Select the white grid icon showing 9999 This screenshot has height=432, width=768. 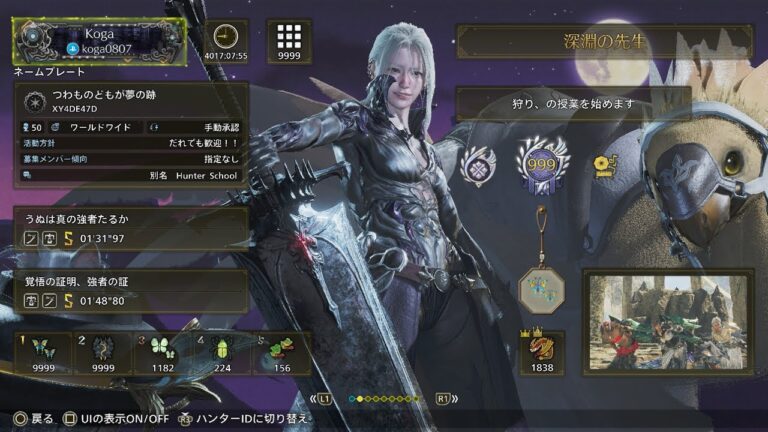[289, 41]
